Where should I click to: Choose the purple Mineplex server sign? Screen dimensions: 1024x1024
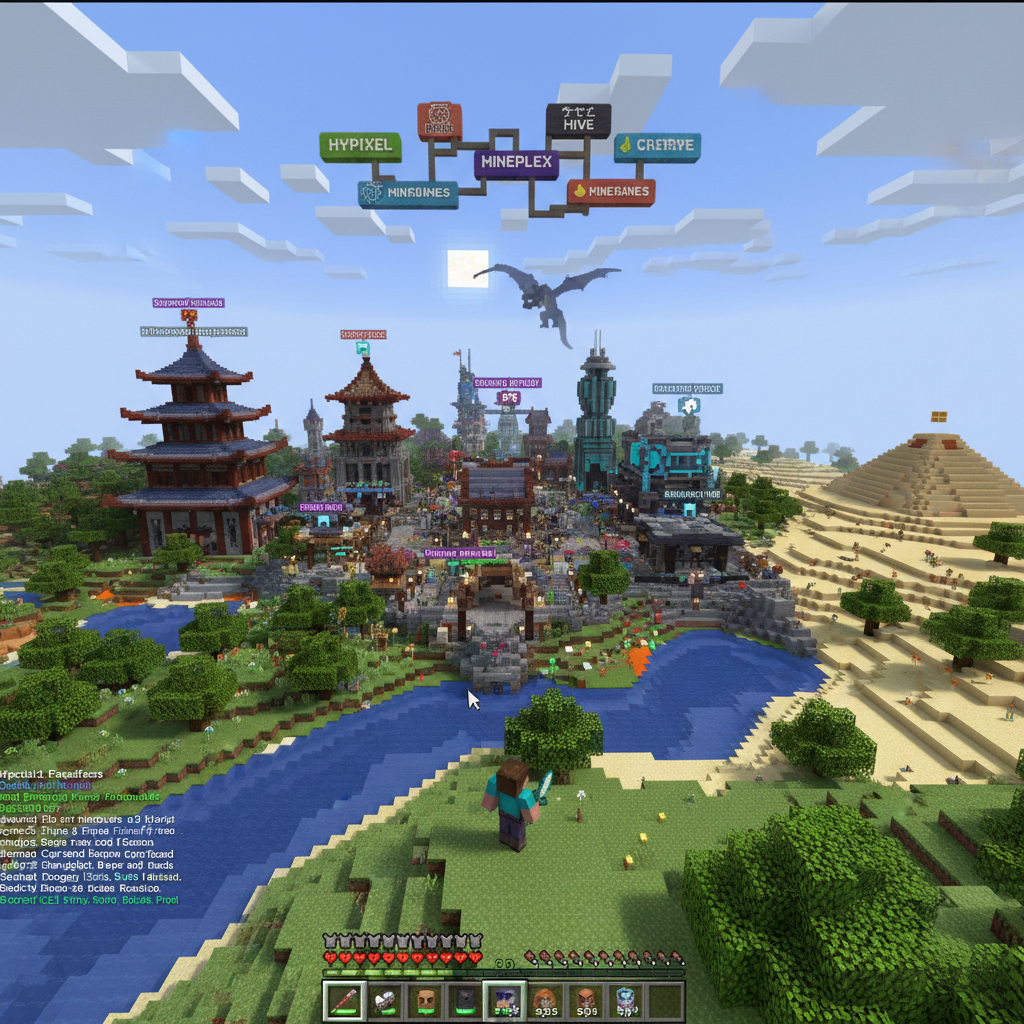(x=516, y=163)
